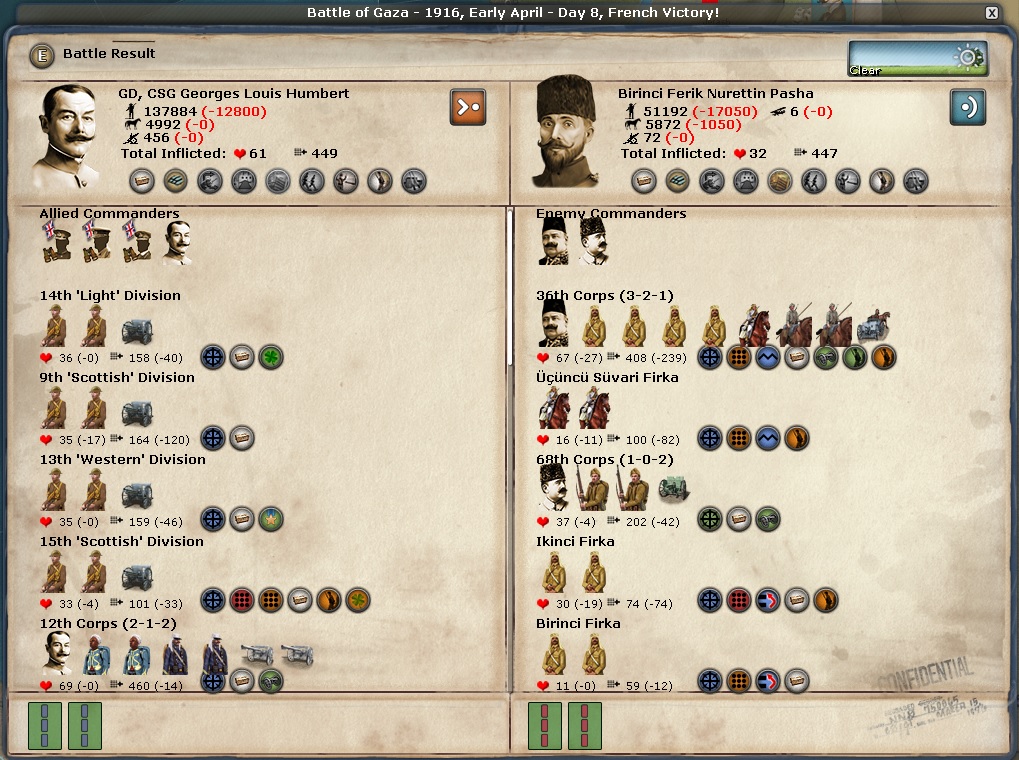Click the round E Battle Result icon
Screen dimensions: 1019x760
pos(42,55)
